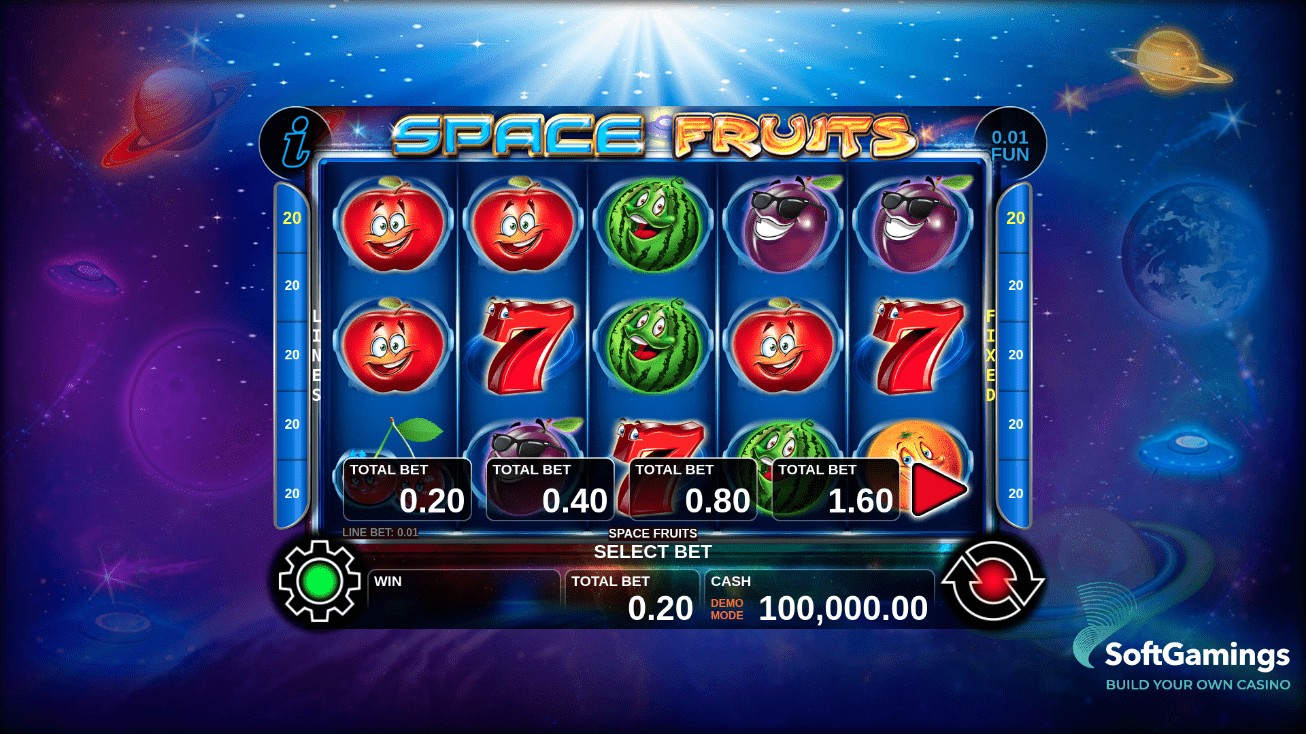Open the LINES side panel
The width and height of the screenshot is (1306, 734).
[x=316, y=355]
